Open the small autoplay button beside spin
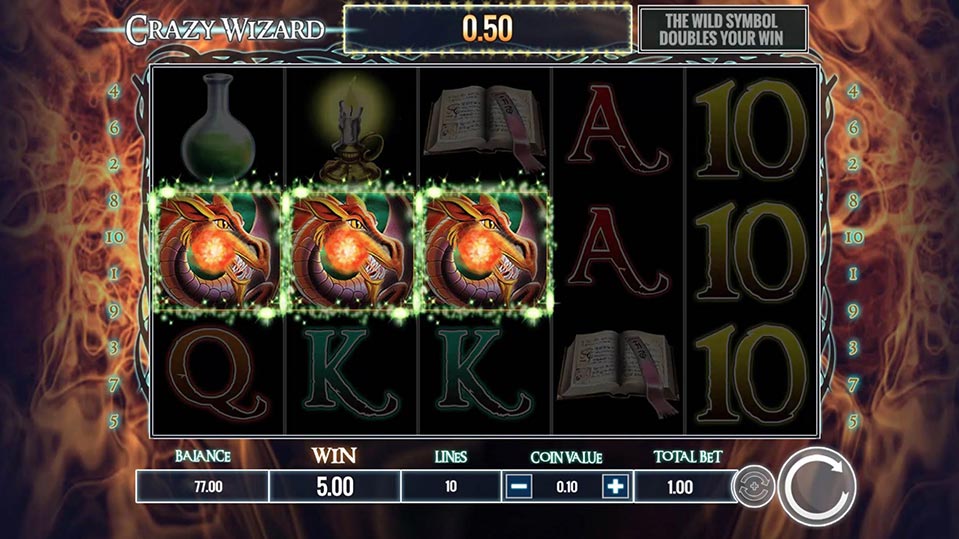This screenshot has width=959, height=539. pos(752,487)
